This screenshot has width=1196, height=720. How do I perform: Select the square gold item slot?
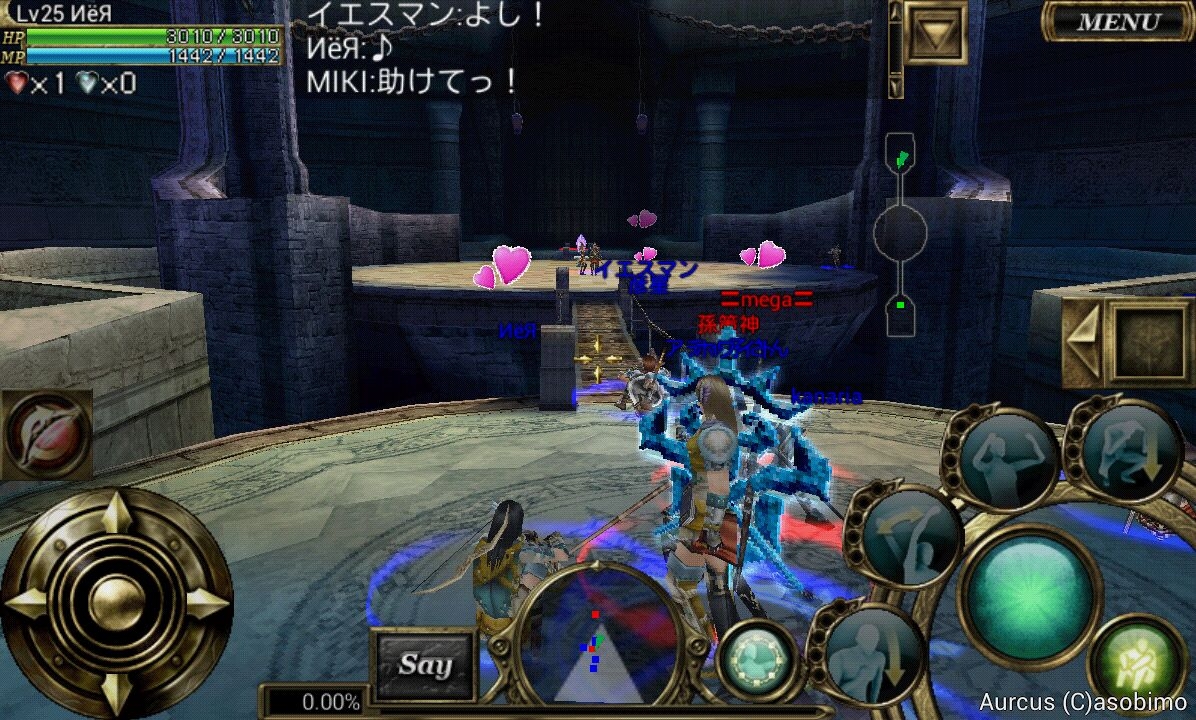(1150, 341)
